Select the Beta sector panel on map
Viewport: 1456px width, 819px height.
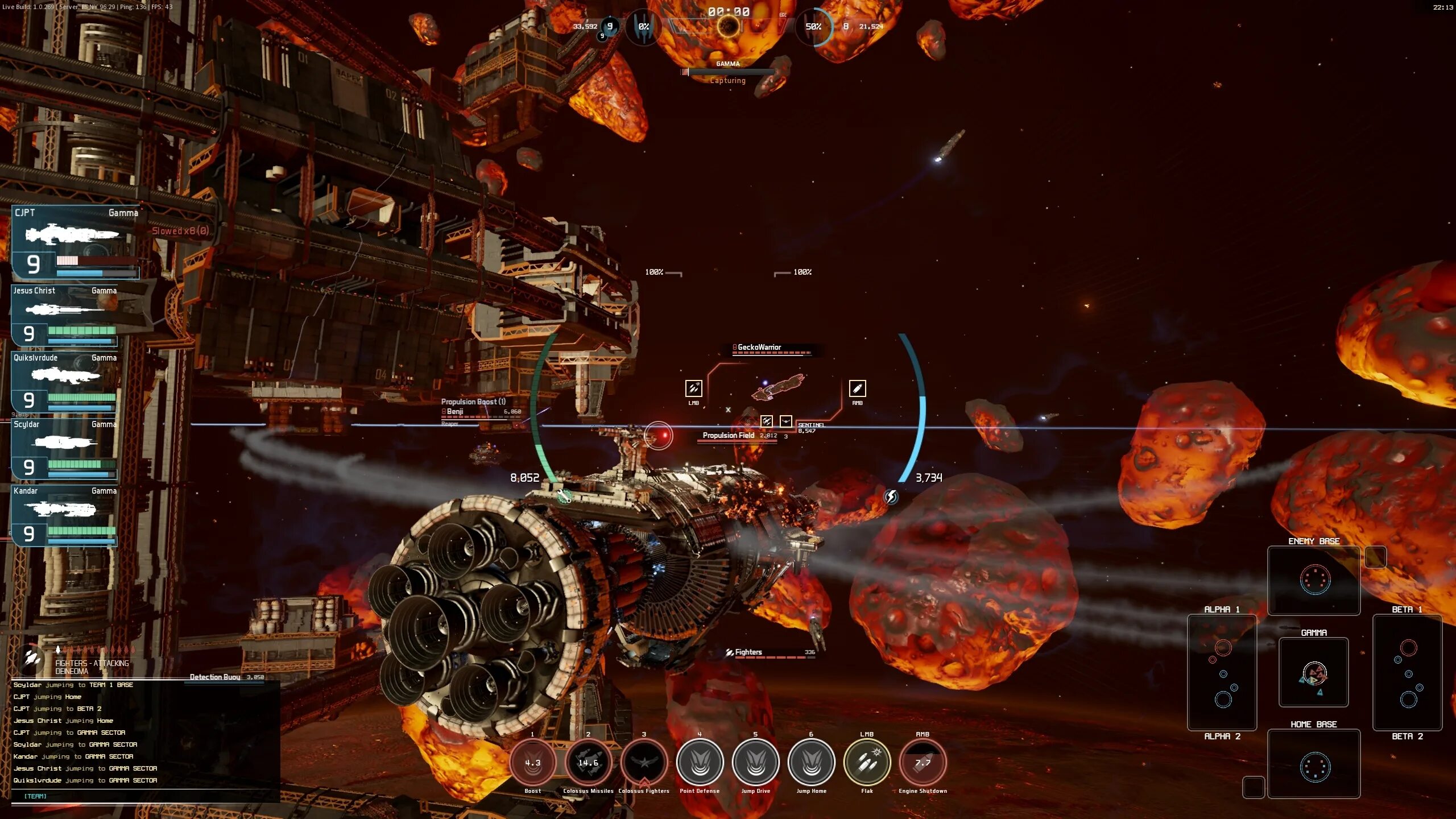1407,672
